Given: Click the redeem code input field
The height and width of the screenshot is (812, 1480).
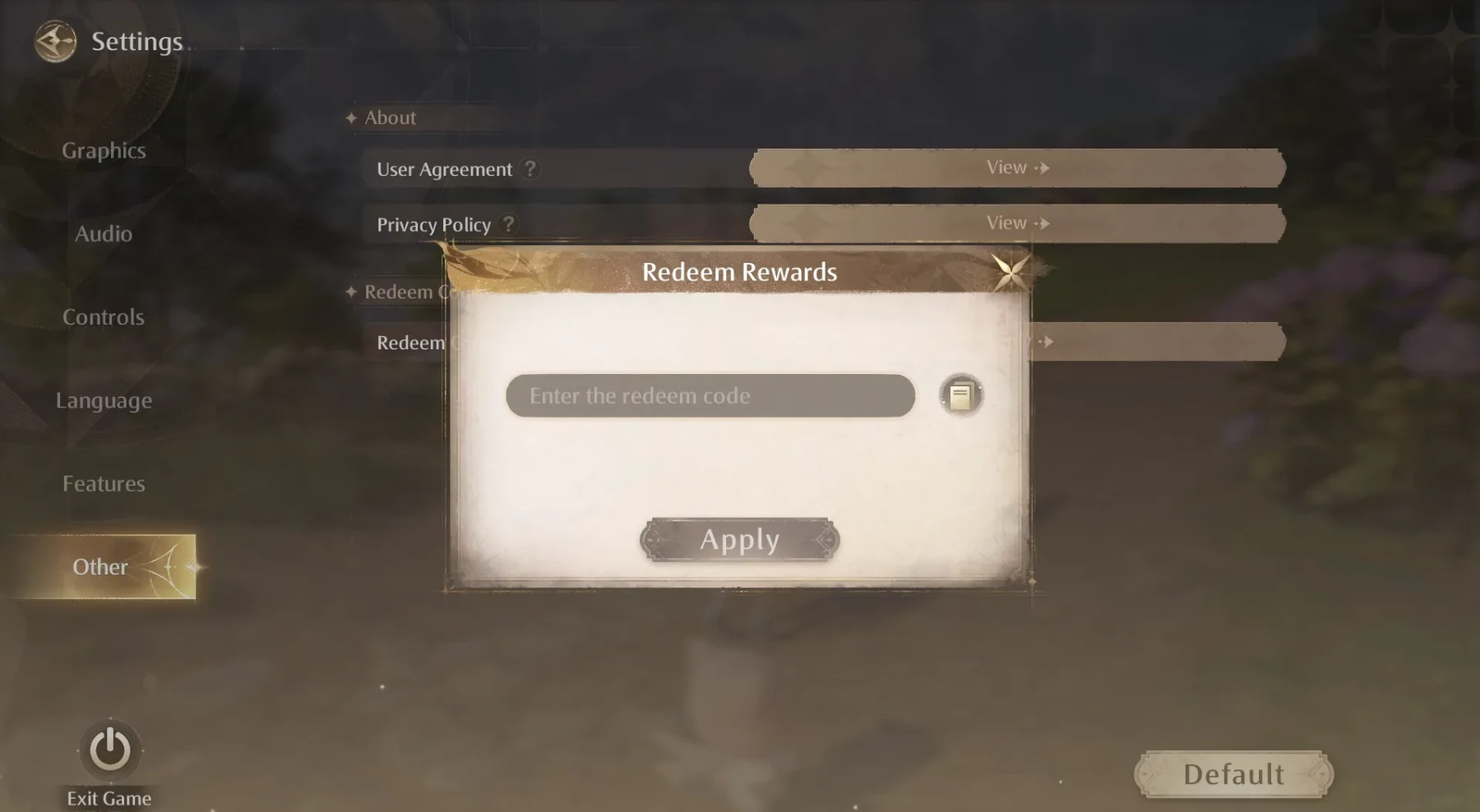Looking at the screenshot, I should coord(709,395).
